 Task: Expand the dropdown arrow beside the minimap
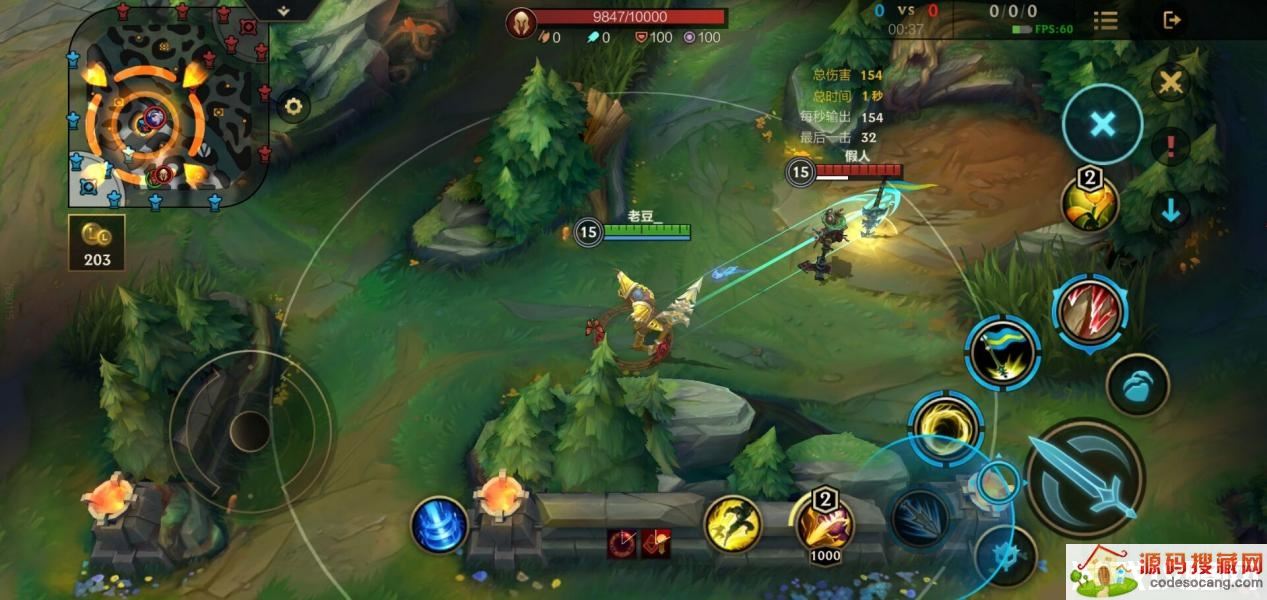pyautogui.click(x=284, y=10)
